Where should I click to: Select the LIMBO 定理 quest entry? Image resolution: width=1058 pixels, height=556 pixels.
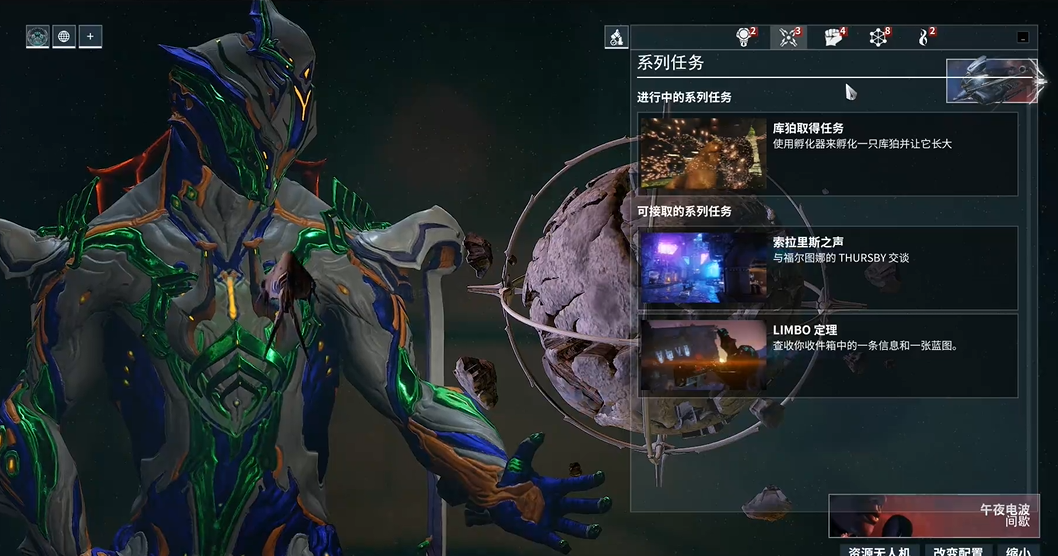[x=828, y=355]
